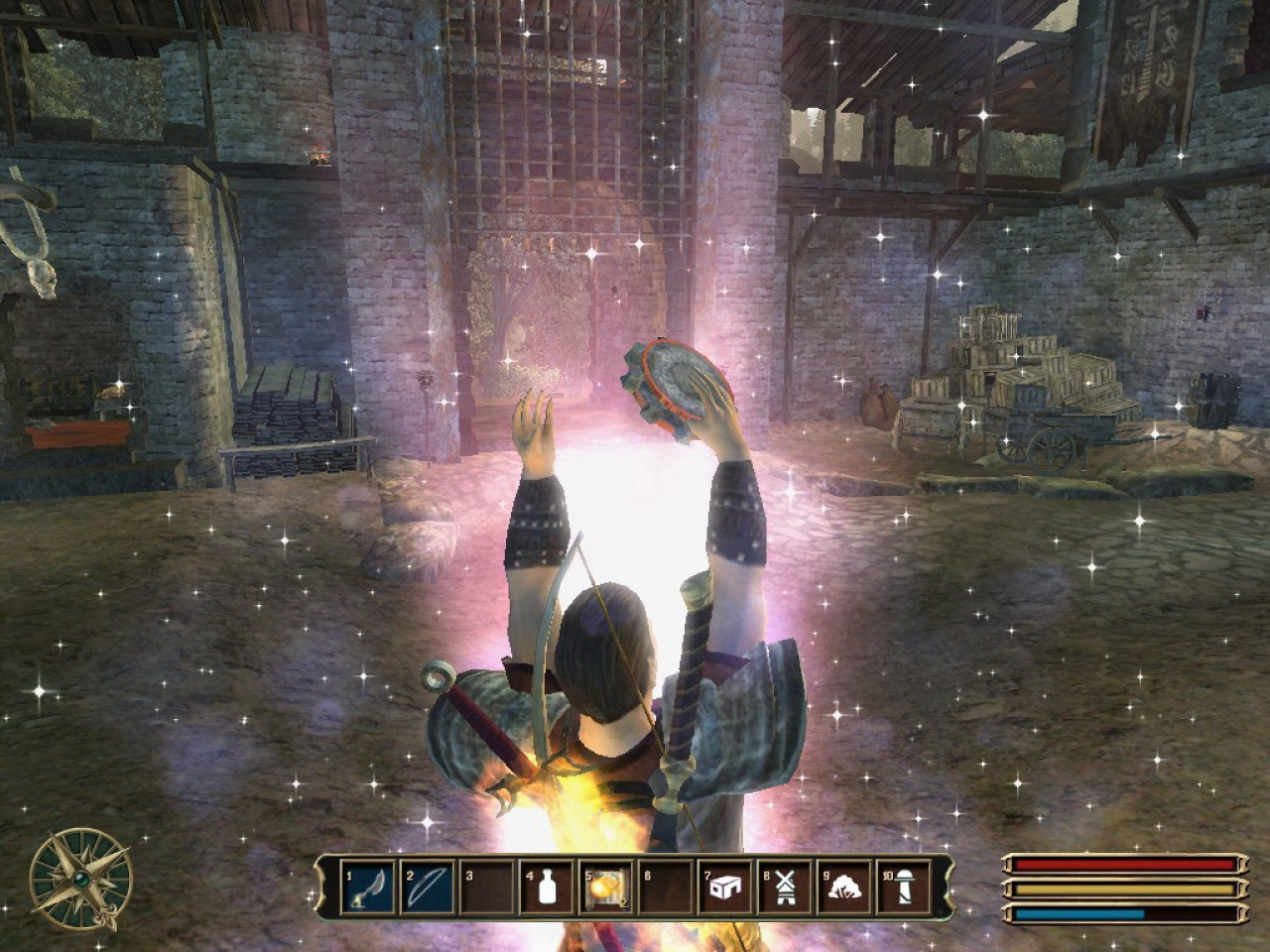
Task: Equip the bow in slot 2
Action: [x=428, y=887]
